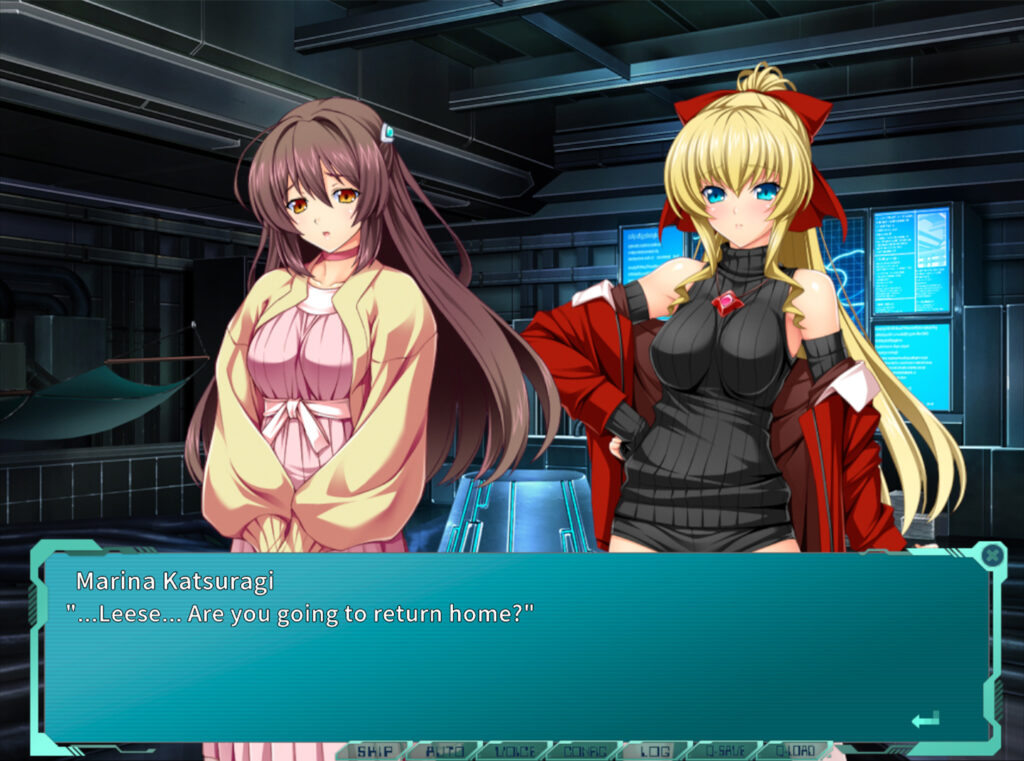Image resolution: width=1024 pixels, height=761 pixels.
Task: Advance dialogue via the return arrow
Action: point(925,719)
